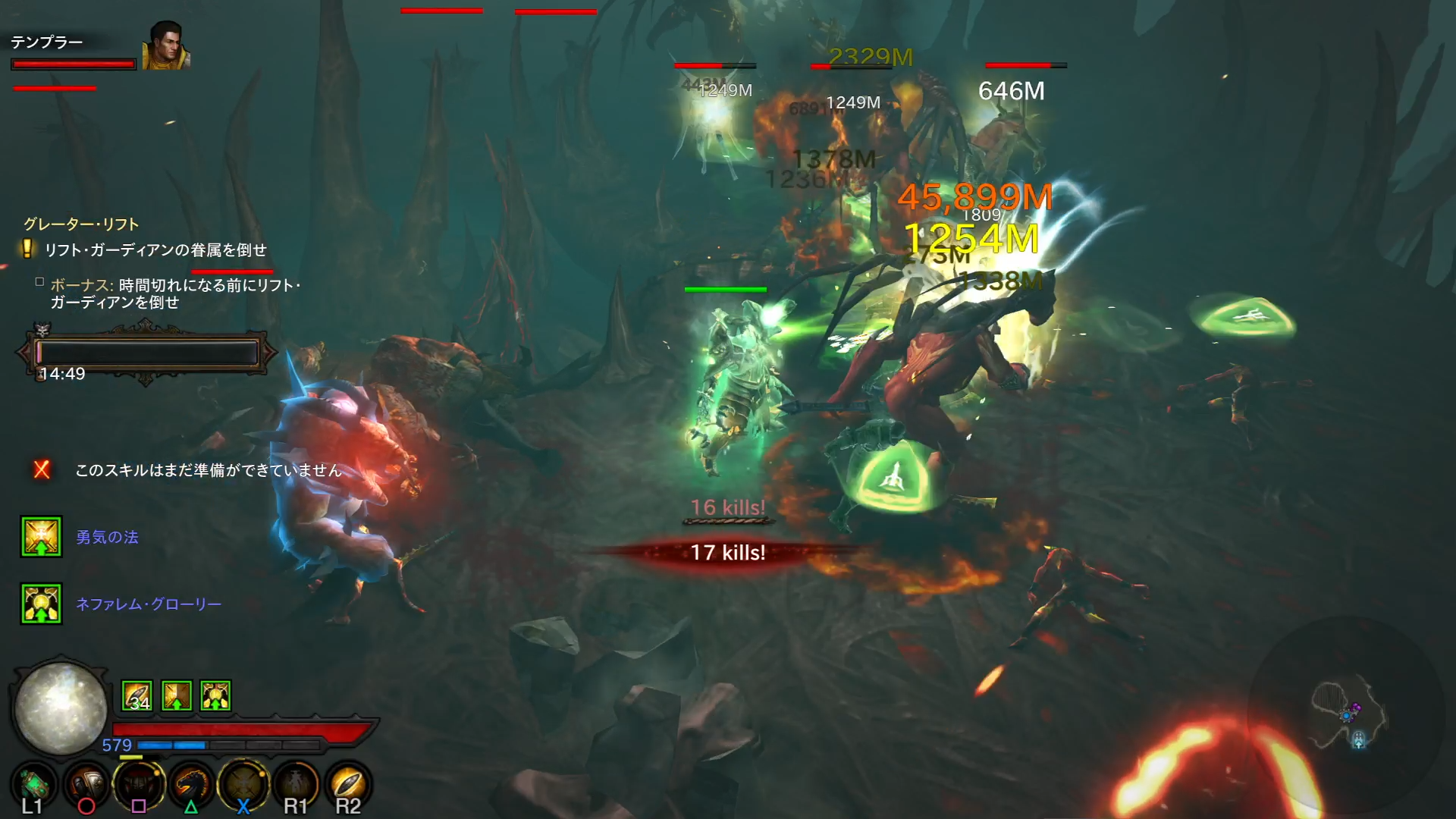1456x819 pixels.
Task: Select the Templar follower portrait
Action: pyautogui.click(x=165, y=46)
